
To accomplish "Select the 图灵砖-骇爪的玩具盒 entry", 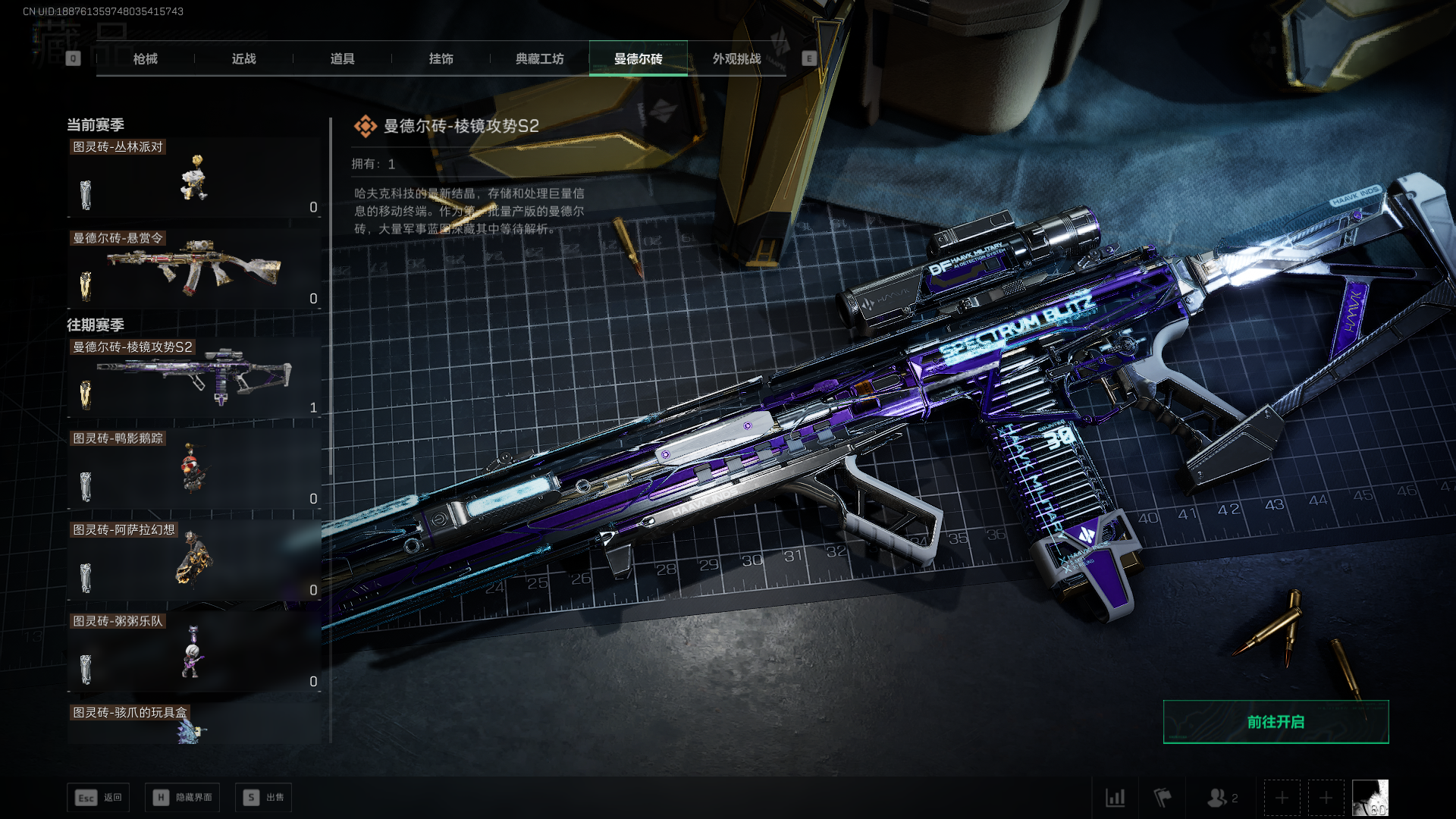I will tap(194, 723).
